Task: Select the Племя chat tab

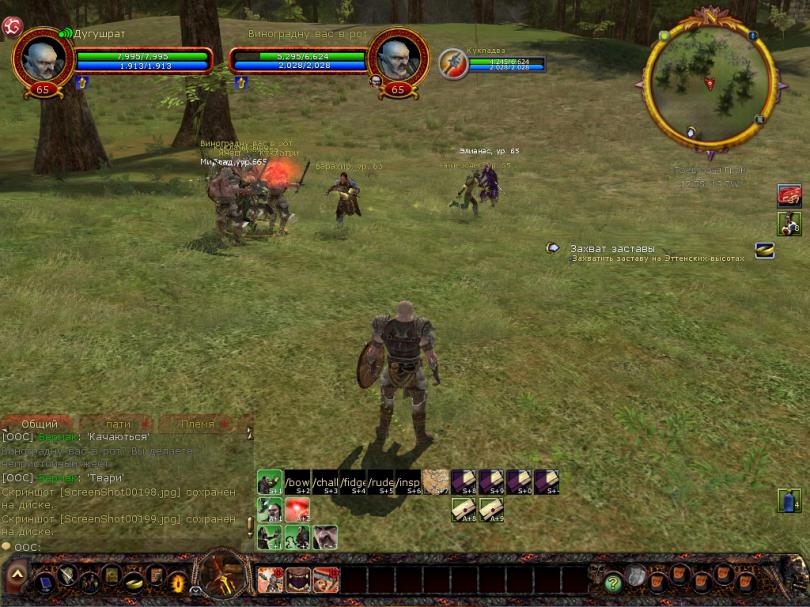Action: 198,424
